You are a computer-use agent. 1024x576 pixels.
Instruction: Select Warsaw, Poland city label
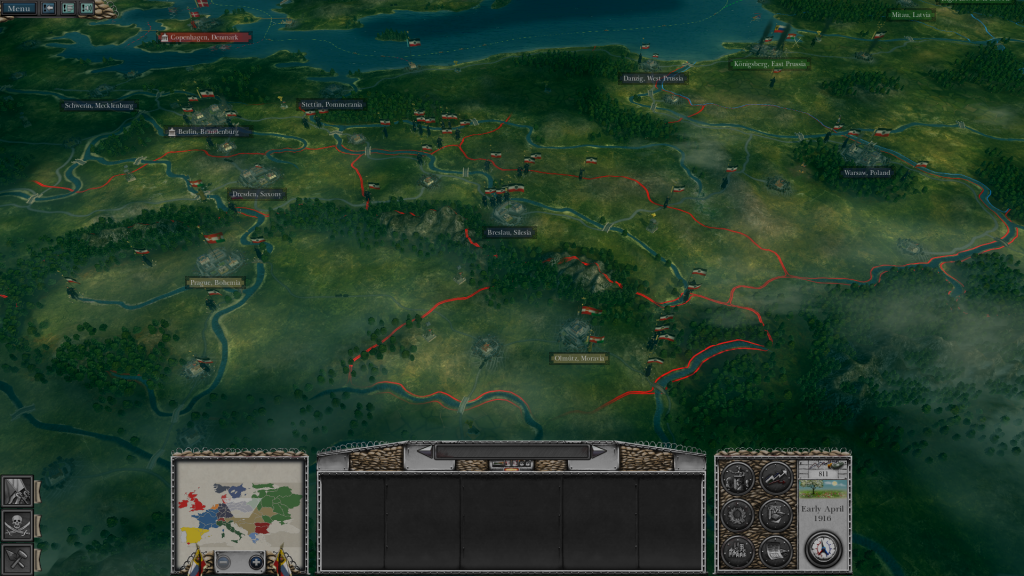[866, 172]
